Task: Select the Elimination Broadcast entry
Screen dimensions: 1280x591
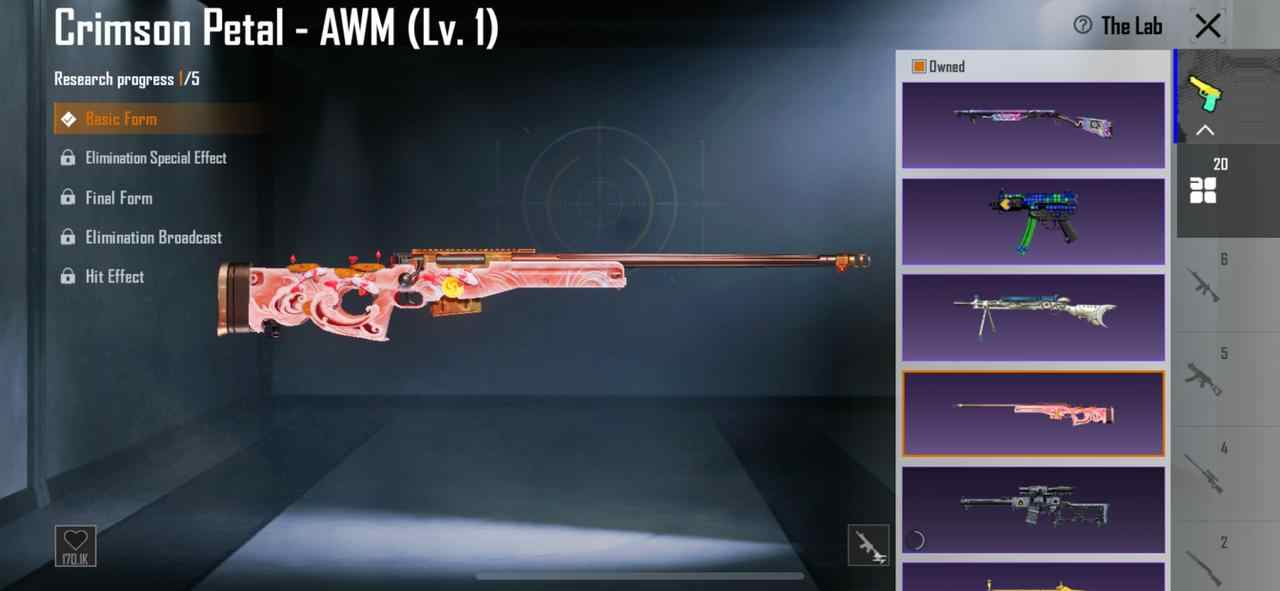Action: [x=153, y=237]
